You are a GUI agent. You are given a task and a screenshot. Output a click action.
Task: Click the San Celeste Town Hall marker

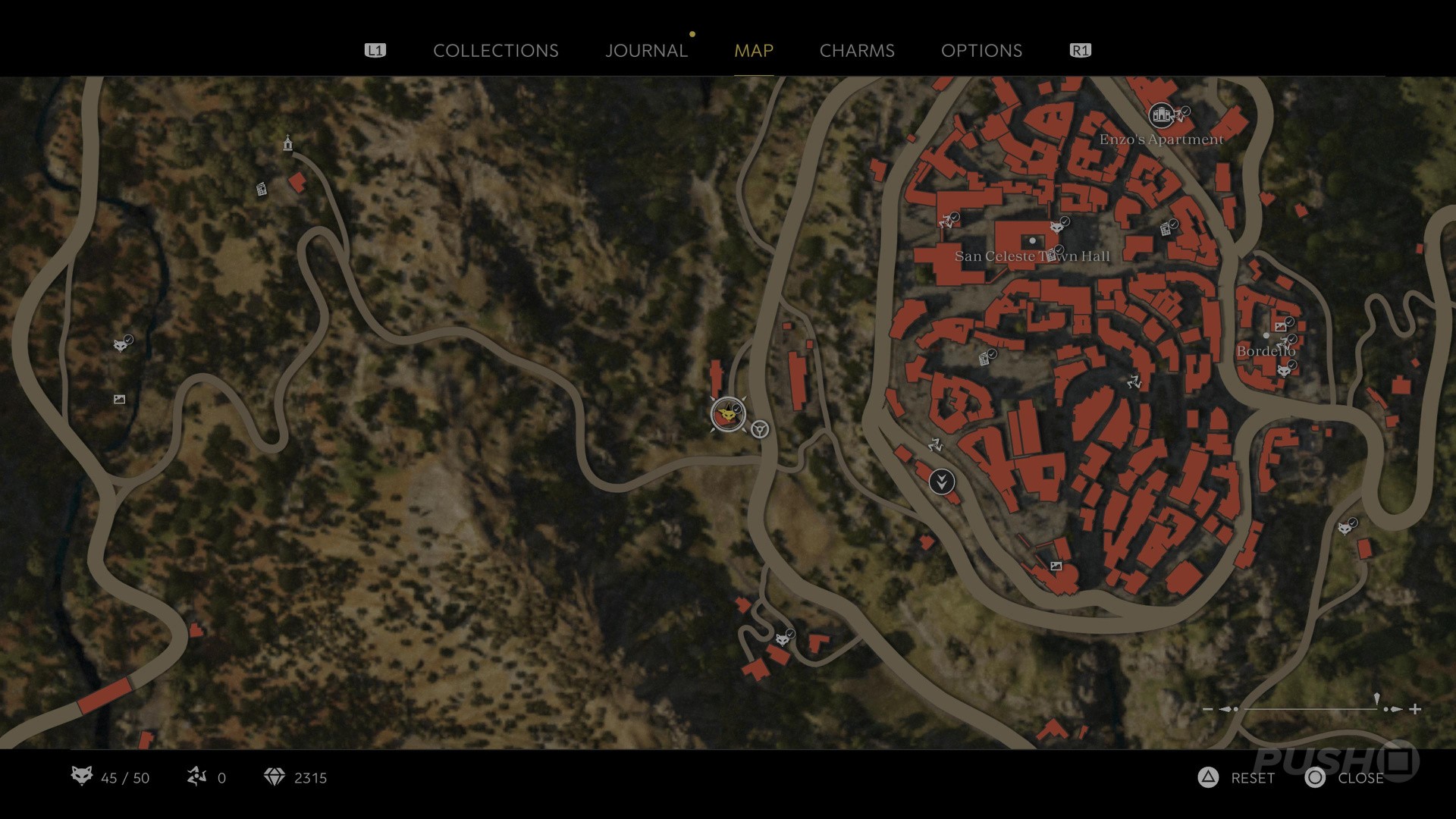tap(1032, 241)
